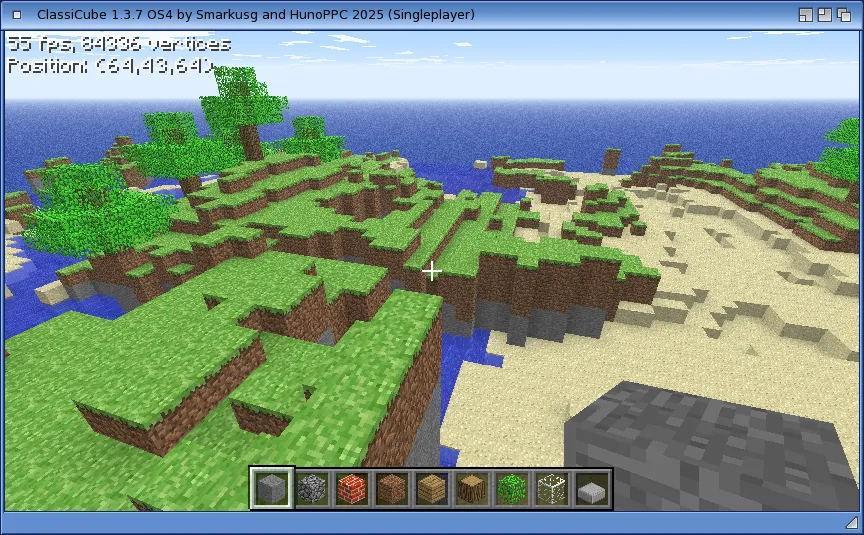Select the wooden planks block slot
The image size is (864, 535).
pos(432,489)
